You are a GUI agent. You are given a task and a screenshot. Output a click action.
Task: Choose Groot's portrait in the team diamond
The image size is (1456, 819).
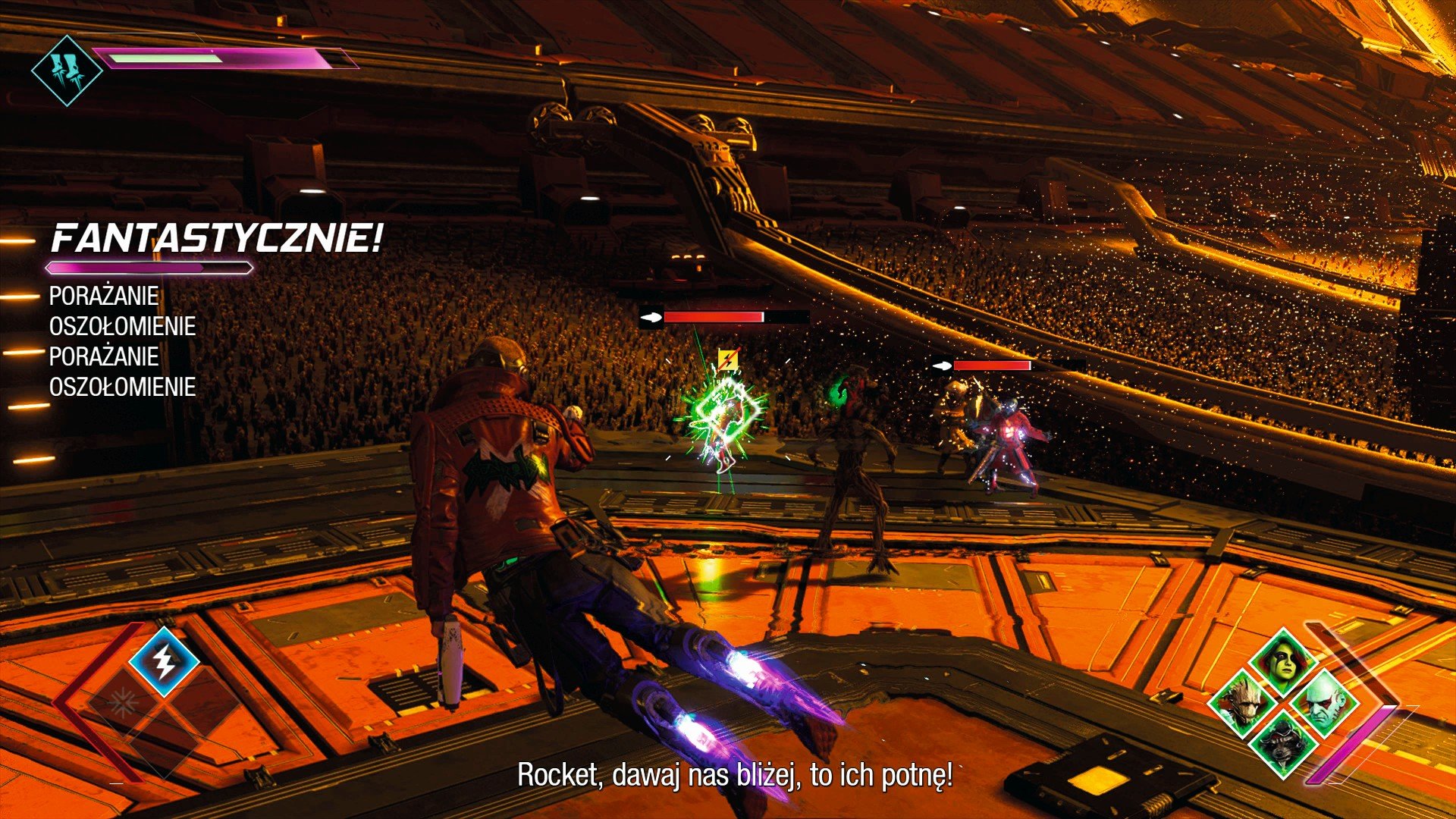(x=1244, y=702)
